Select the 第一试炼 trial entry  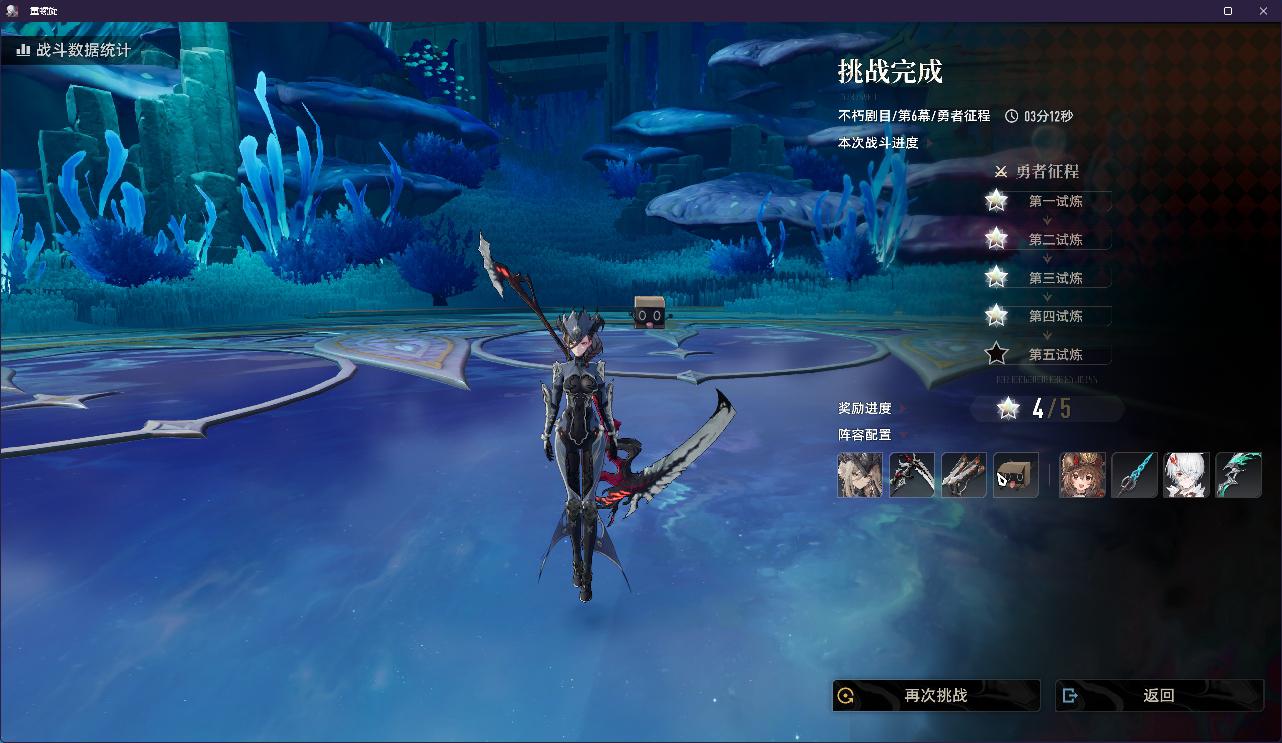coord(1055,201)
